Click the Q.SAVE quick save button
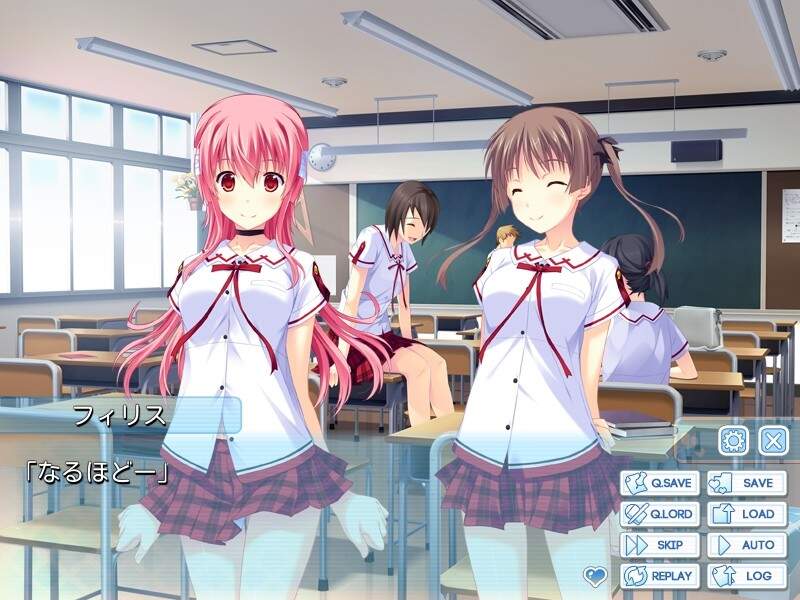This screenshot has height=600, width=800. 659,483
